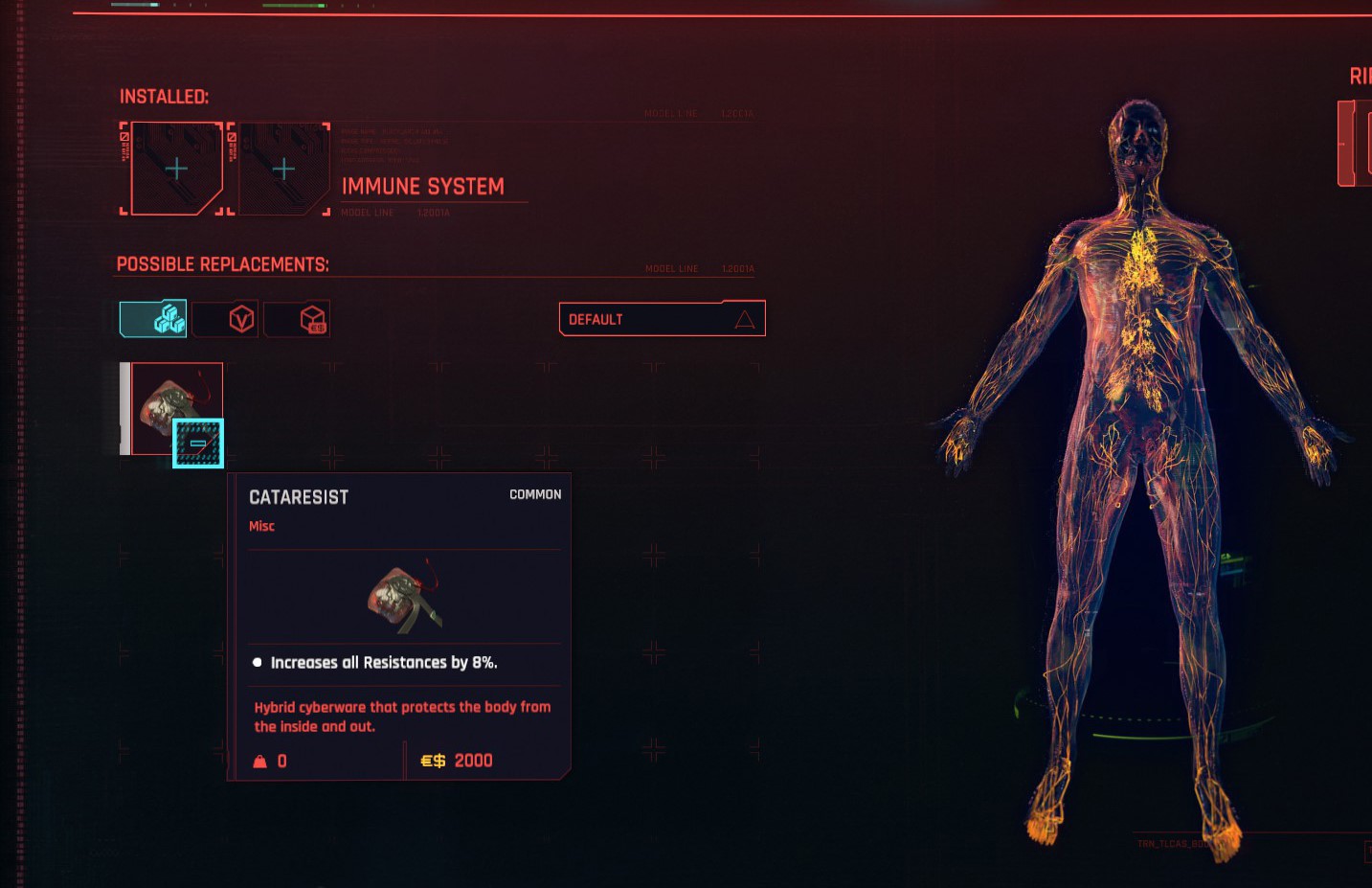Select the eurodollar cube shop items filter
The image size is (1372, 888).
click(x=297, y=318)
